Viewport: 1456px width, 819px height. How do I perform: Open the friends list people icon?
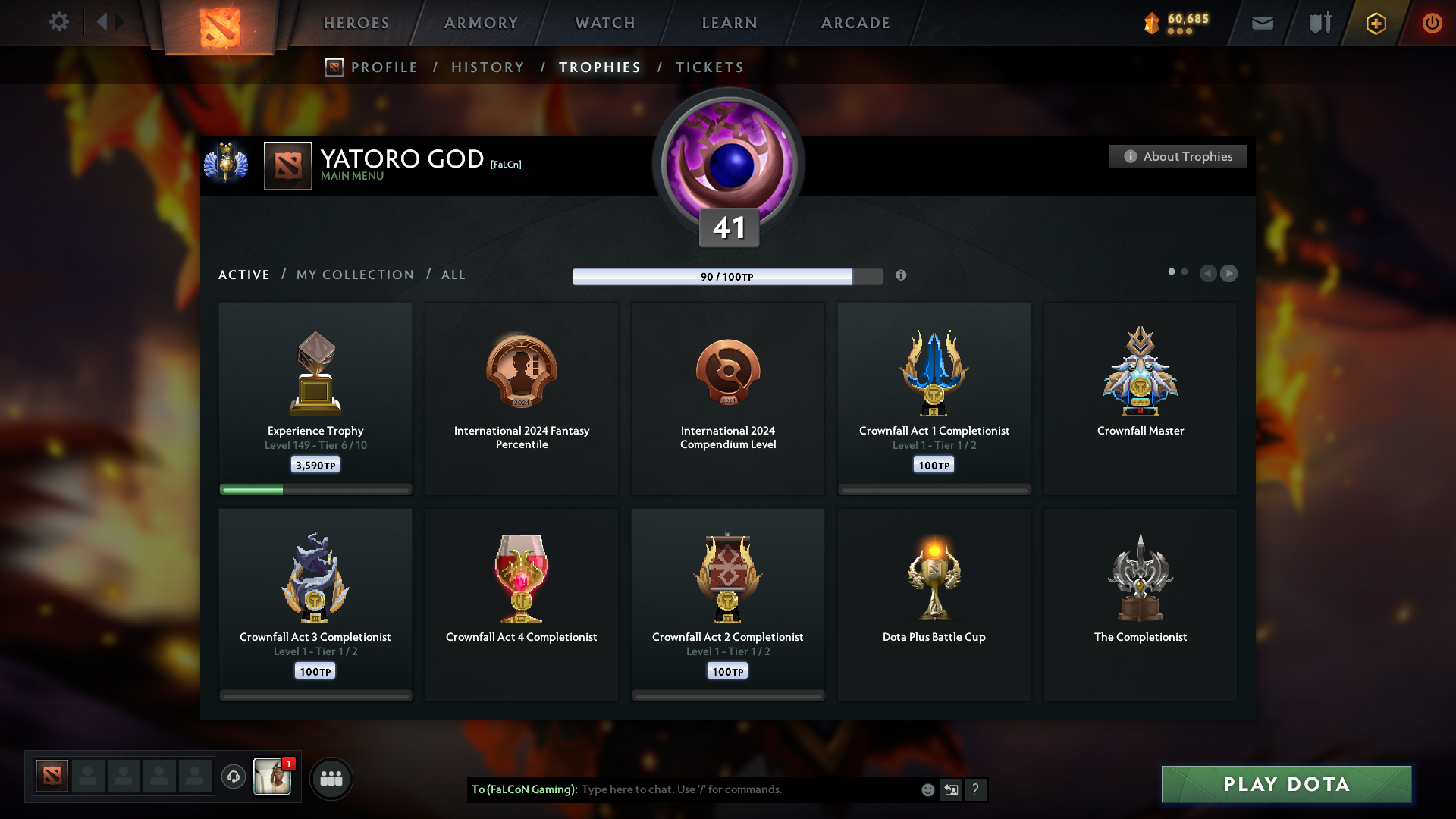point(331,777)
